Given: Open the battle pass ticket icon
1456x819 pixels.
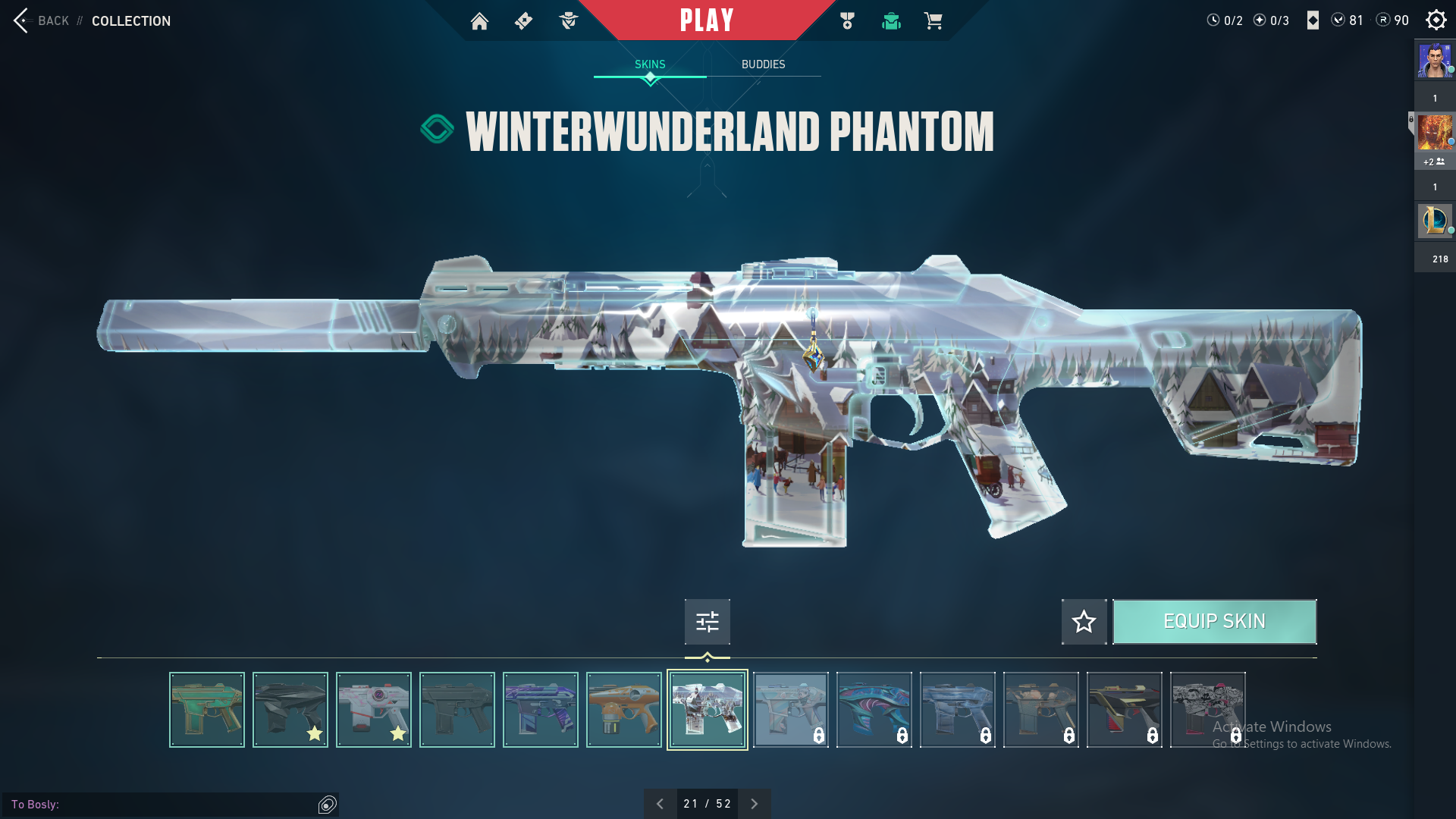Looking at the screenshot, I should [523, 21].
